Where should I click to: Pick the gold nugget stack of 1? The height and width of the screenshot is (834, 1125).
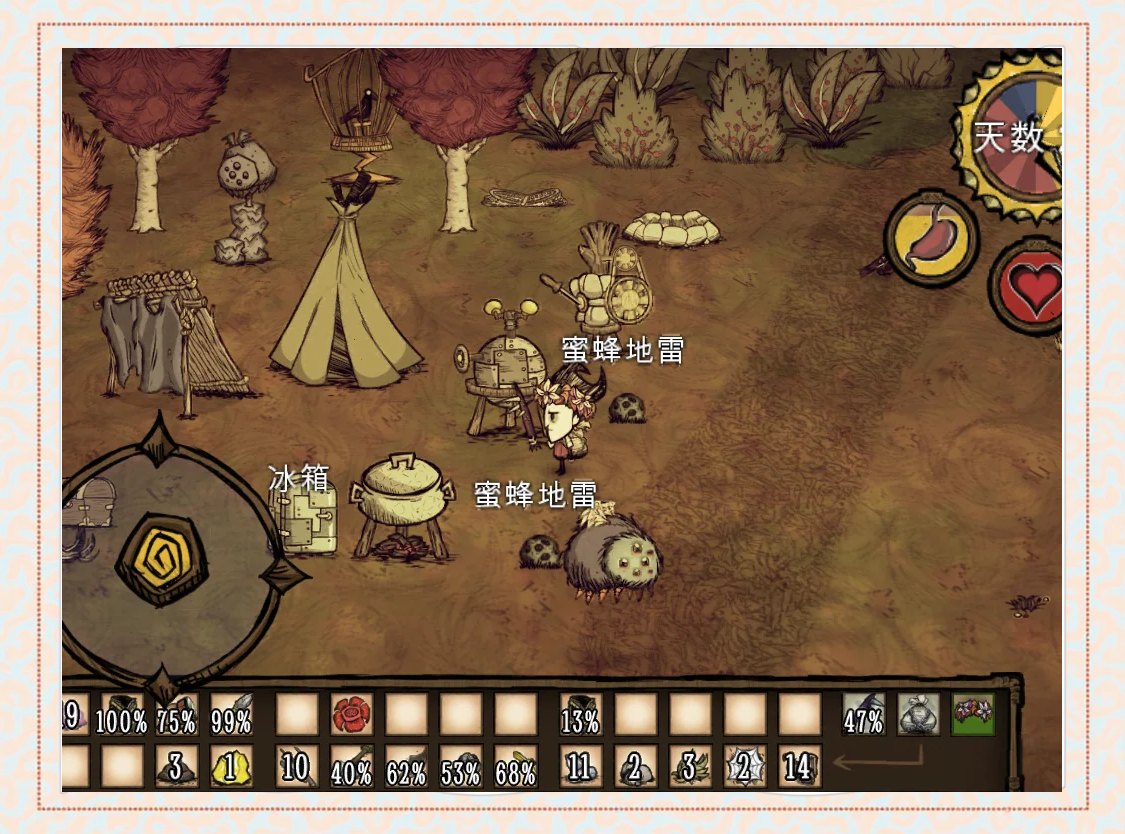coord(231,766)
